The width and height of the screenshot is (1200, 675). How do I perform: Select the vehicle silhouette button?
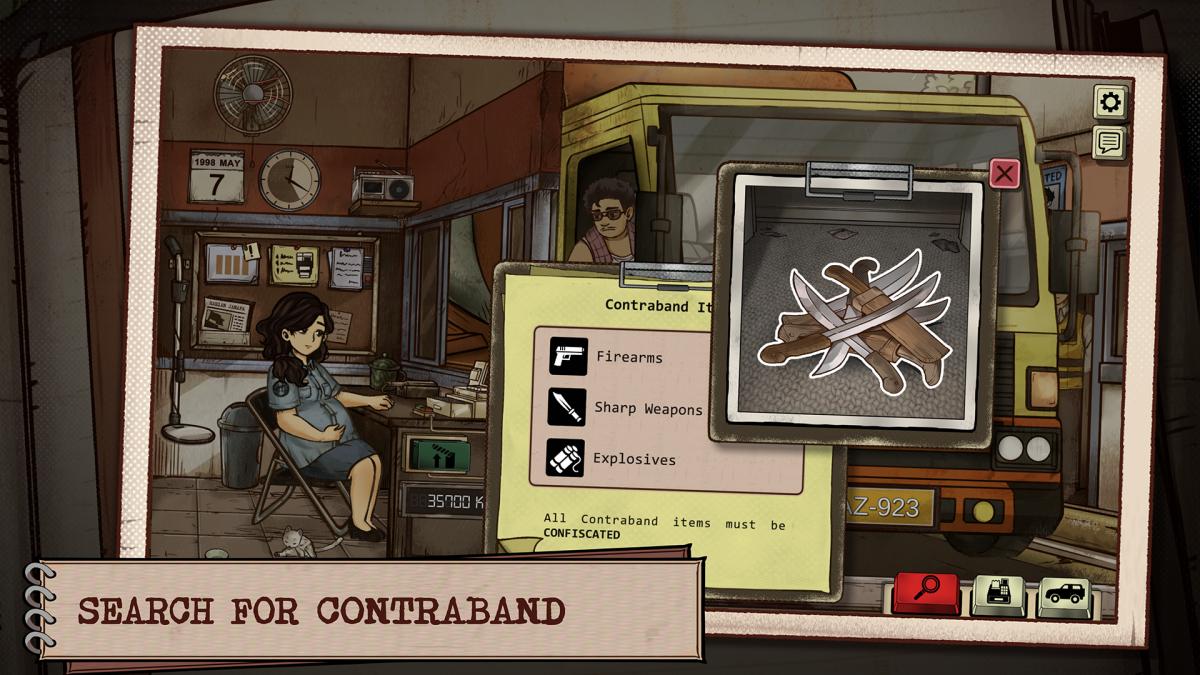1063,595
